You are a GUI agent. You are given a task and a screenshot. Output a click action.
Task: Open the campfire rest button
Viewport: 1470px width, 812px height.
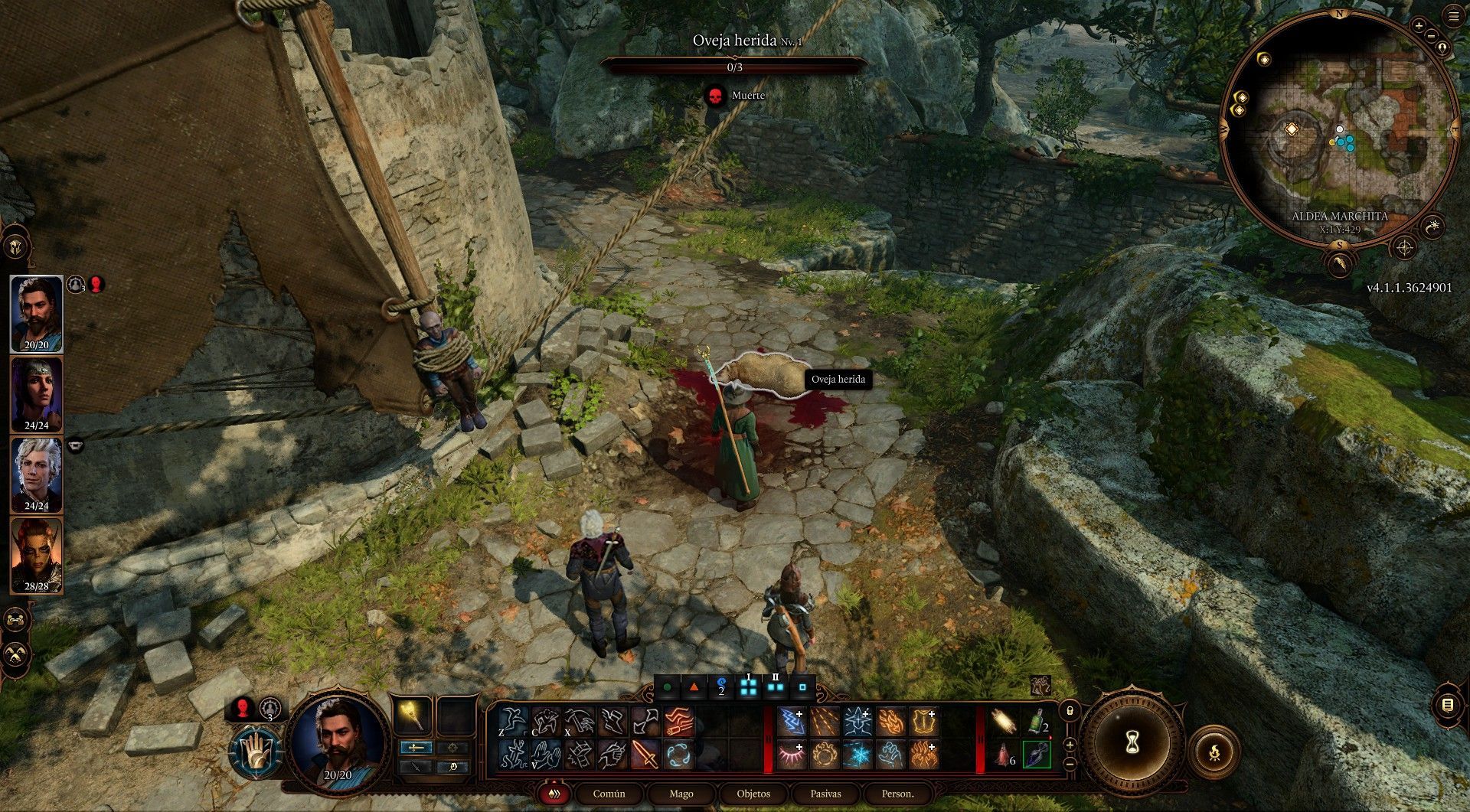pos(1214,753)
